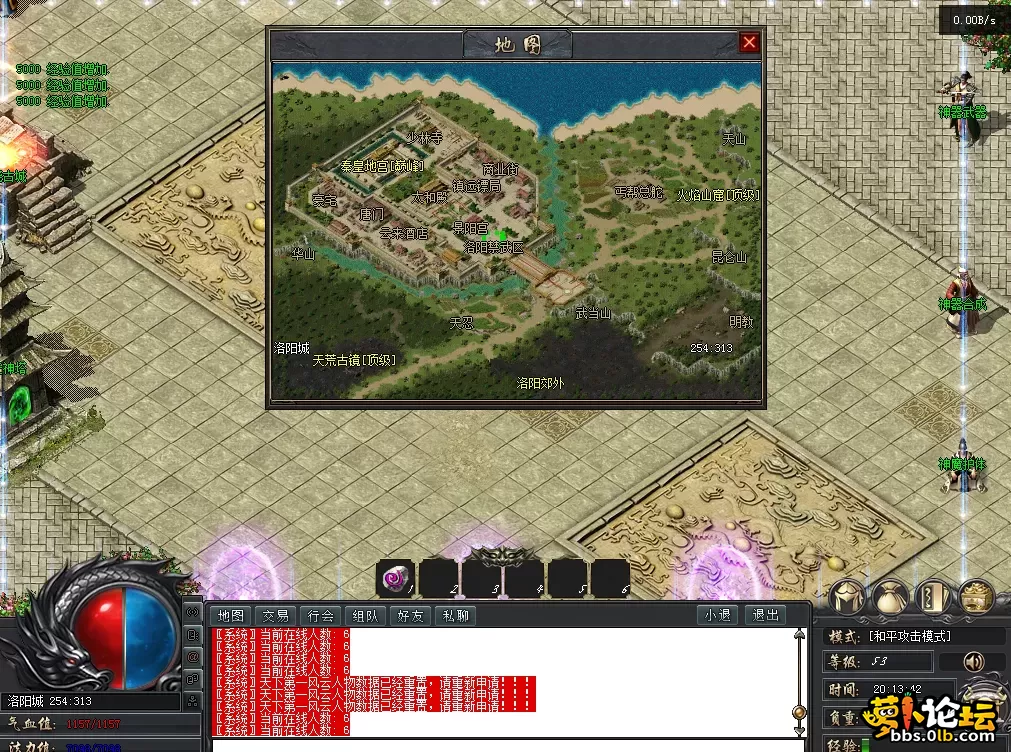Select 天荒古镇[顶级] on the map
The width and height of the screenshot is (1011, 752).
[x=354, y=360]
